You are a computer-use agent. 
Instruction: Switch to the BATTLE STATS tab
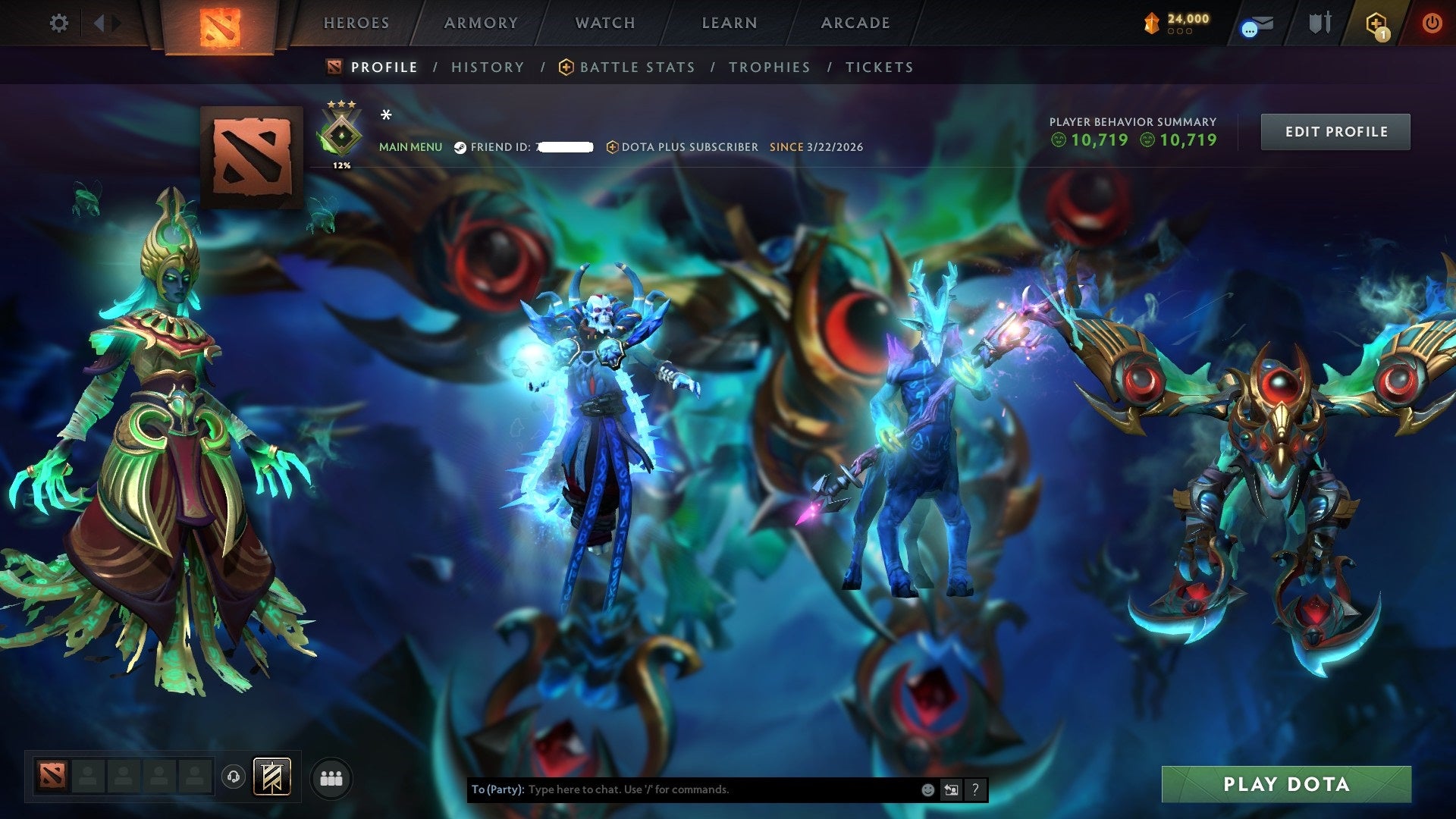(636, 67)
